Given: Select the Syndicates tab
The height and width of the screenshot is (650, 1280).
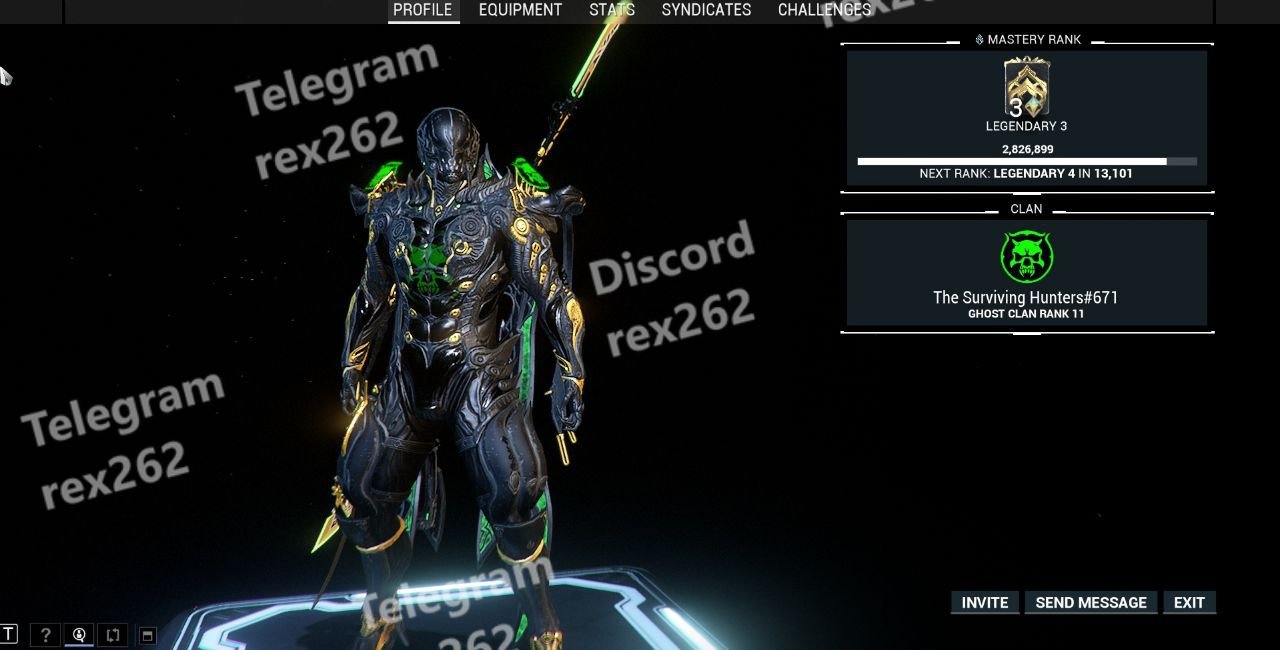Looking at the screenshot, I should (706, 10).
